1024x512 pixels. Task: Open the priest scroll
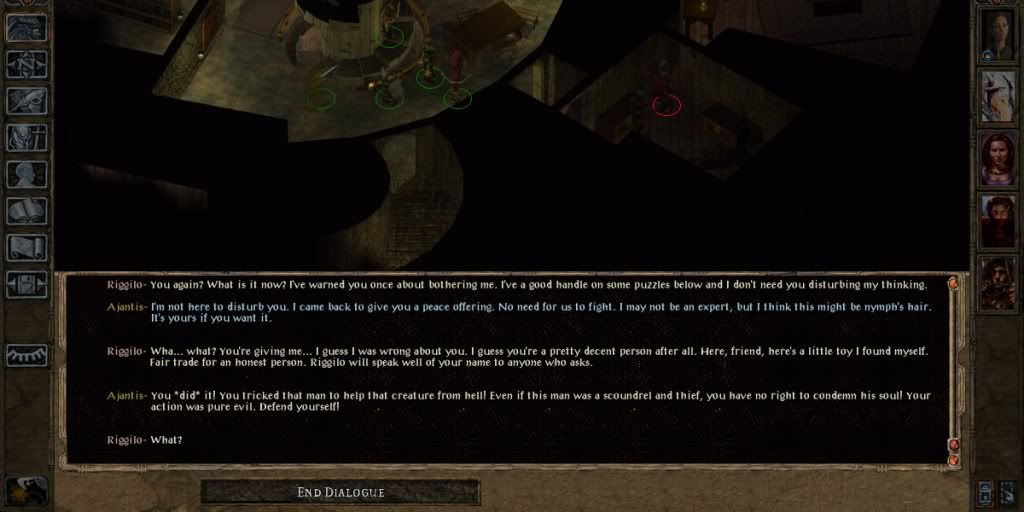(26, 247)
